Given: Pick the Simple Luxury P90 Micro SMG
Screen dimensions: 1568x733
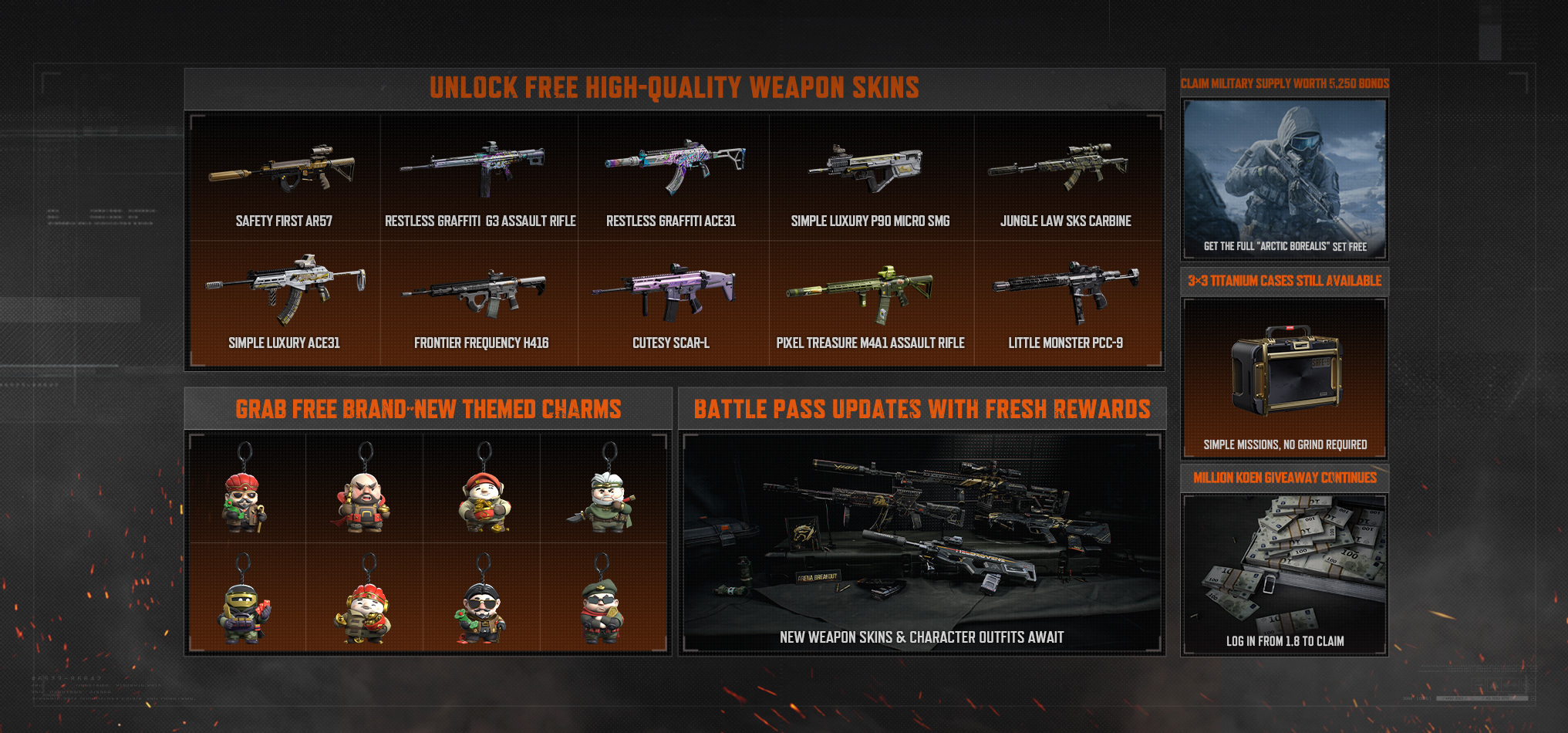Looking at the screenshot, I should 870,179.
